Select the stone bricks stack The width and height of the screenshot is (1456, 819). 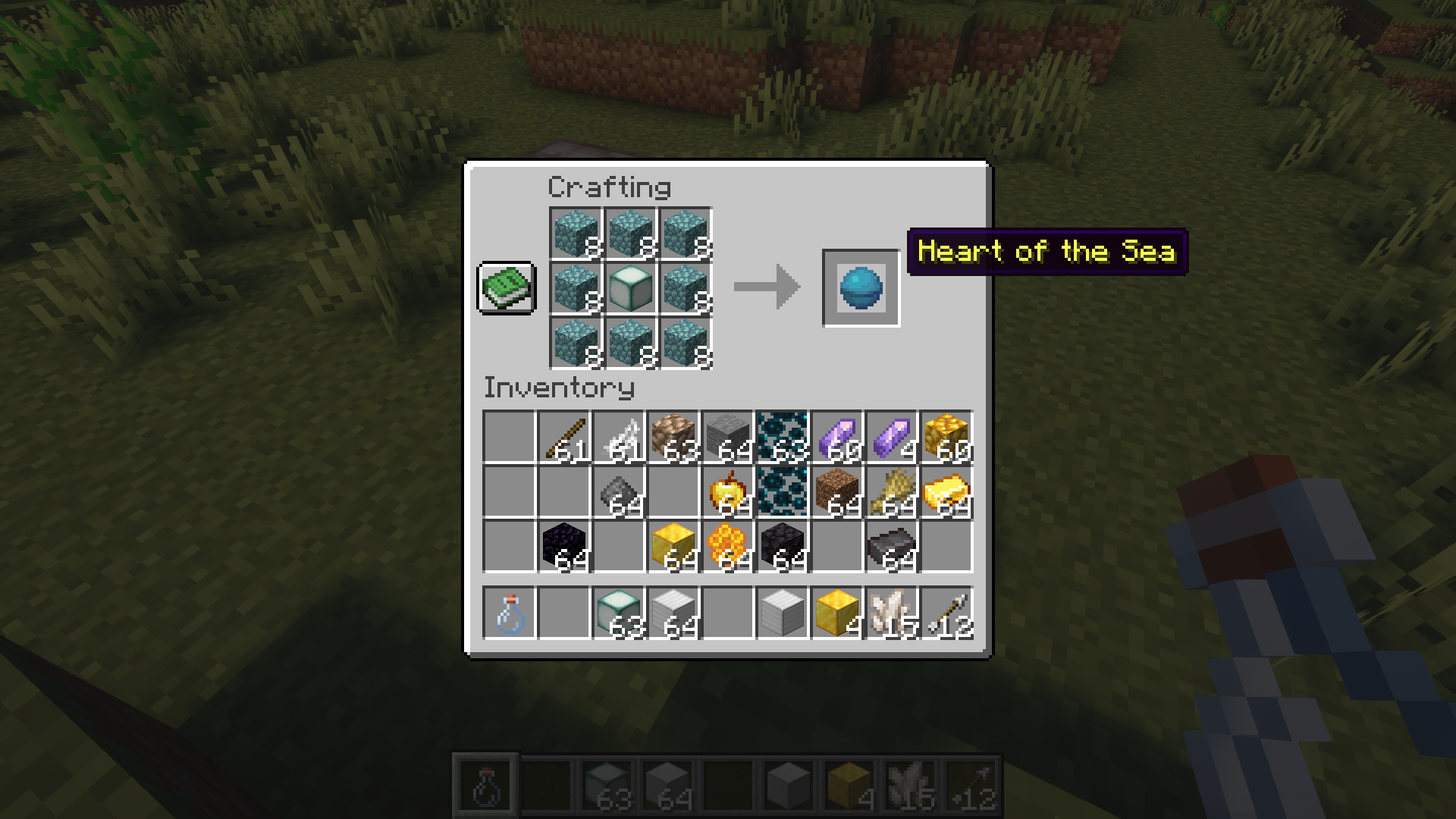pyautogui.click(x=728, y=438)
